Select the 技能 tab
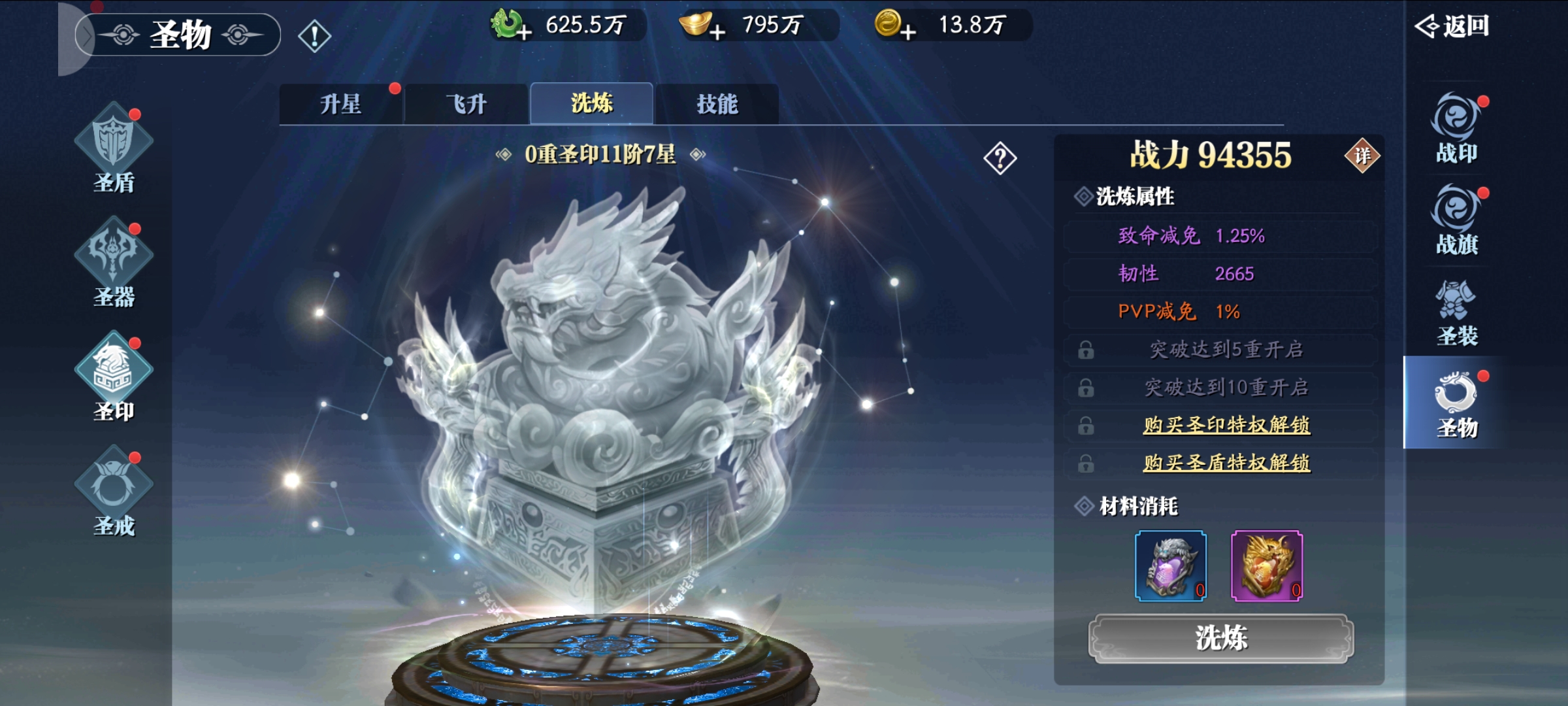1568x706 pixels. click(x=717, y=104)
